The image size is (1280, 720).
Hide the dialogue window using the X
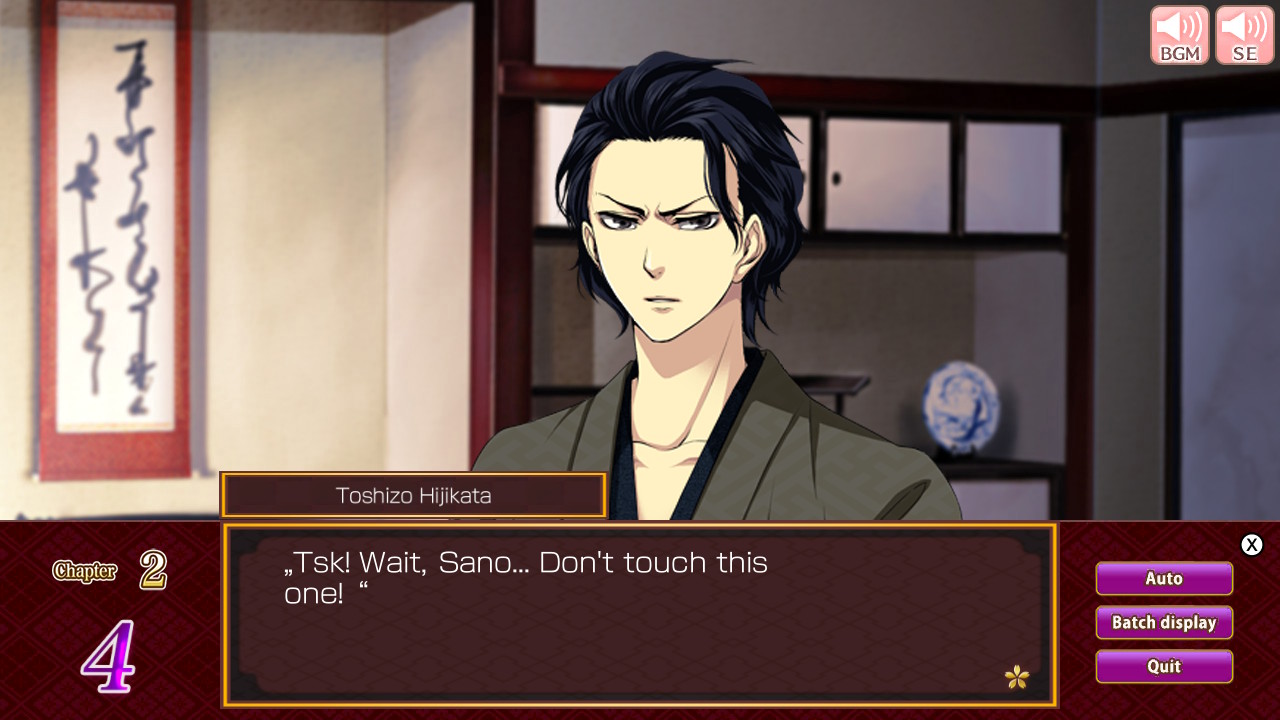pyautogui.click(x=1251, y=545)
